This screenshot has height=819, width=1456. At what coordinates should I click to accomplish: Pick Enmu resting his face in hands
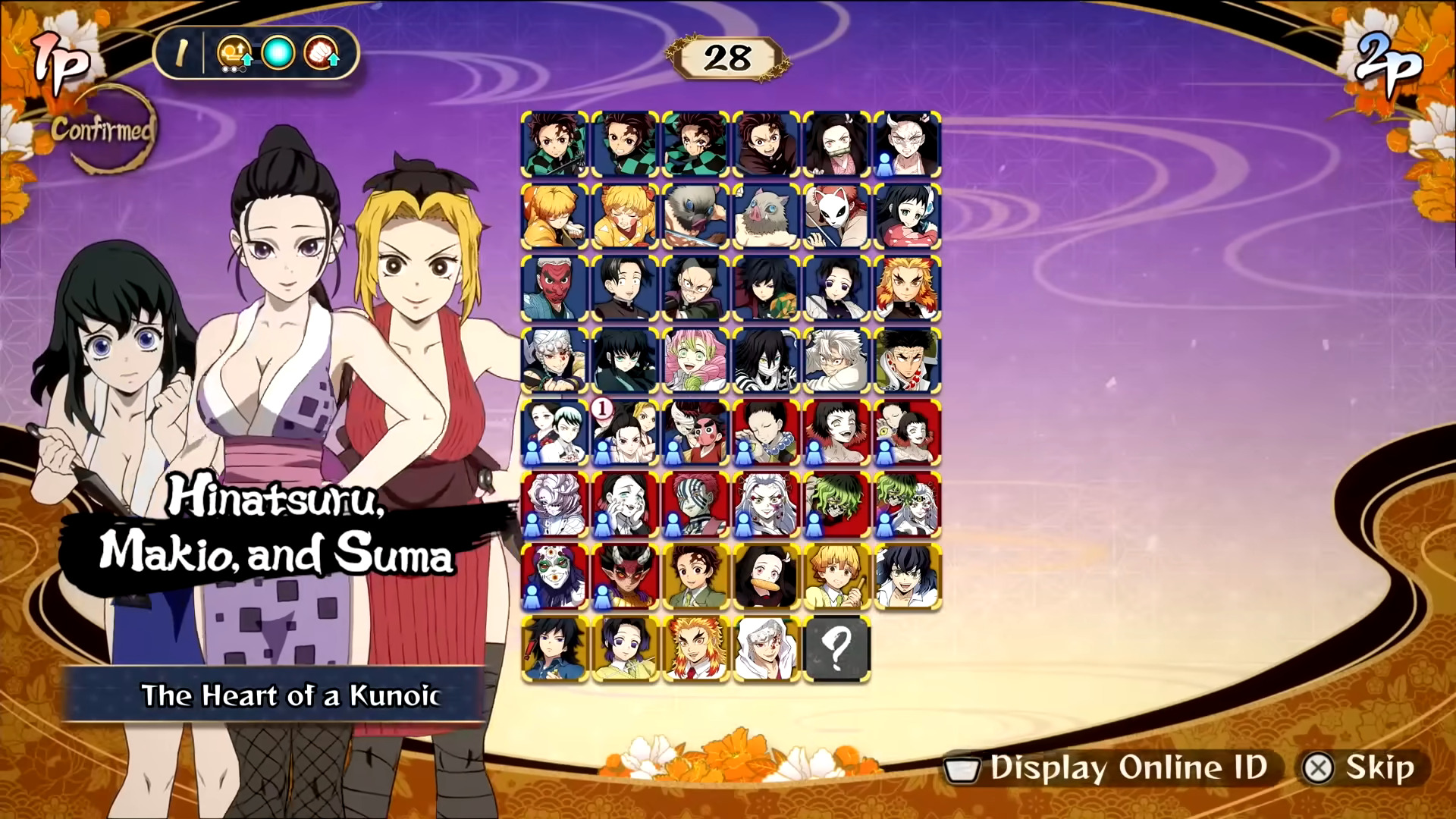click(x=625, y=504)
